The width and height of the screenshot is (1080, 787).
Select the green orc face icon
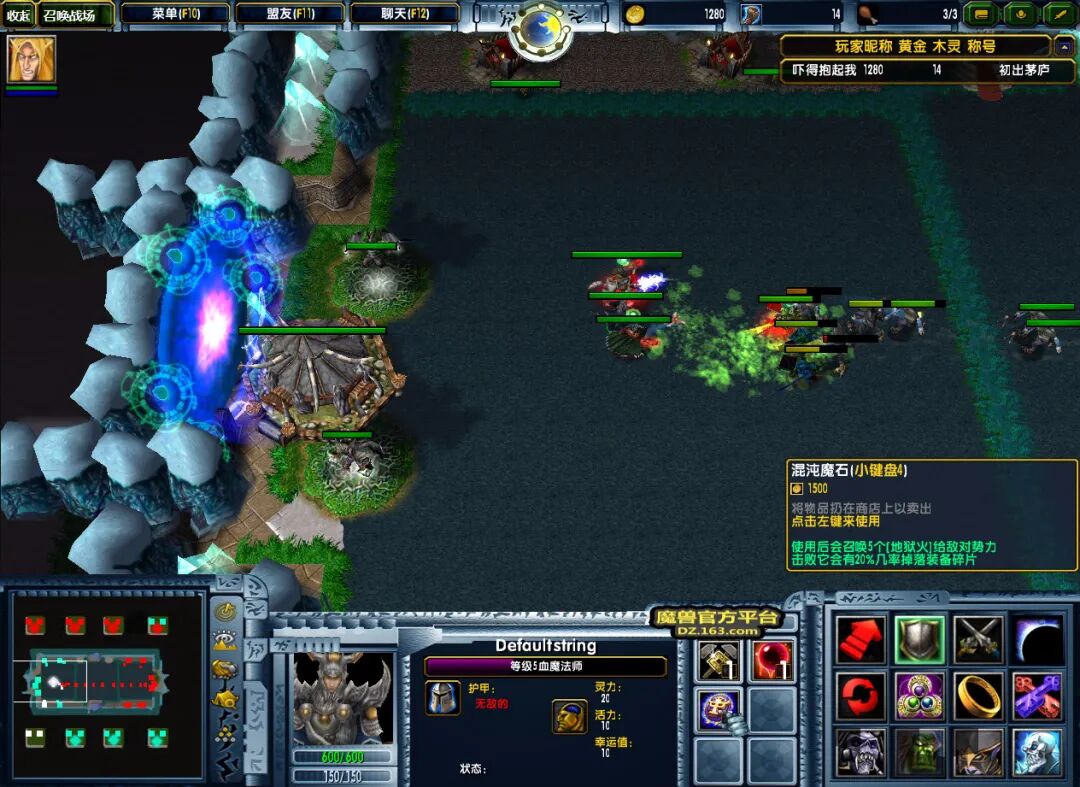(919, 752)
